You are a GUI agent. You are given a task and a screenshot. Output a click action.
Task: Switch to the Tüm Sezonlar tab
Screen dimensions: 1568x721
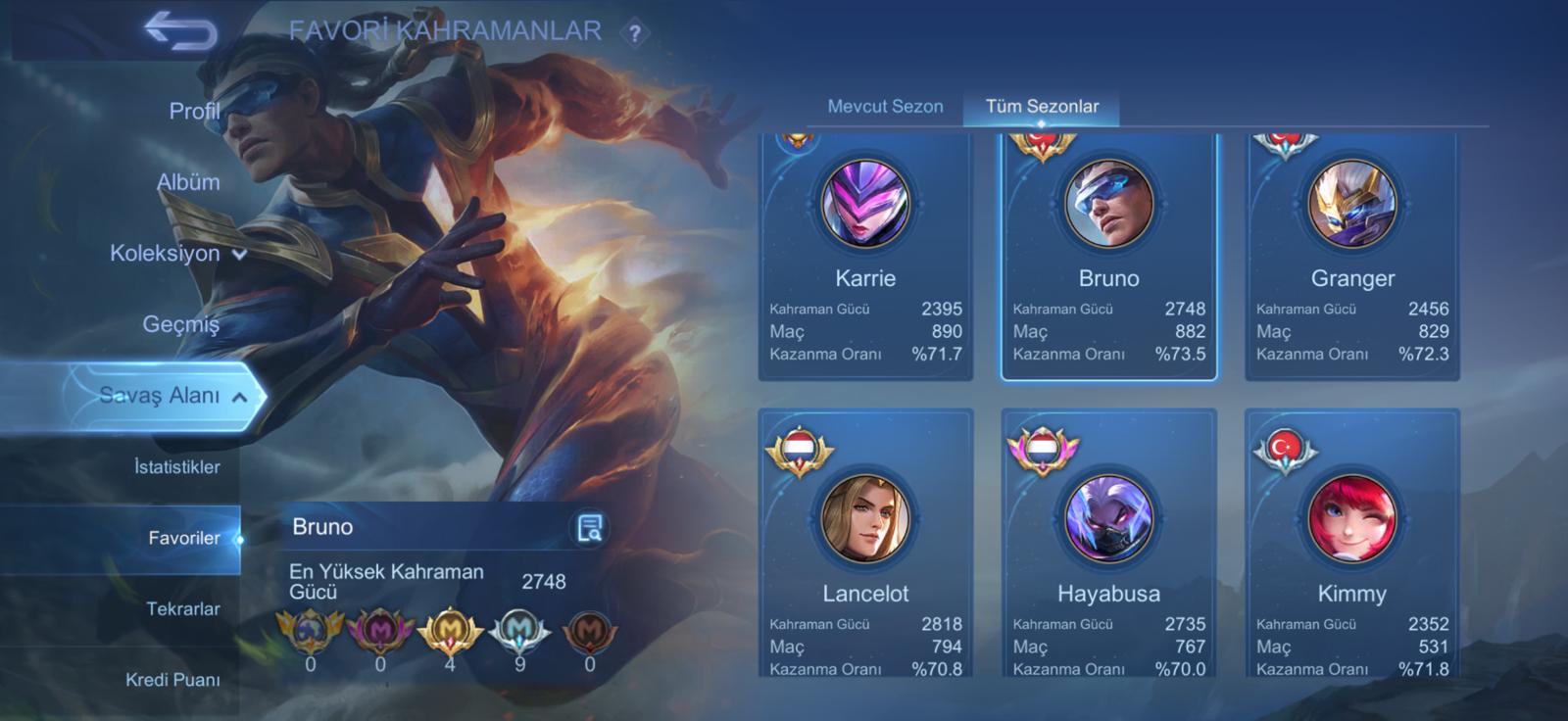coord(1042,106)
